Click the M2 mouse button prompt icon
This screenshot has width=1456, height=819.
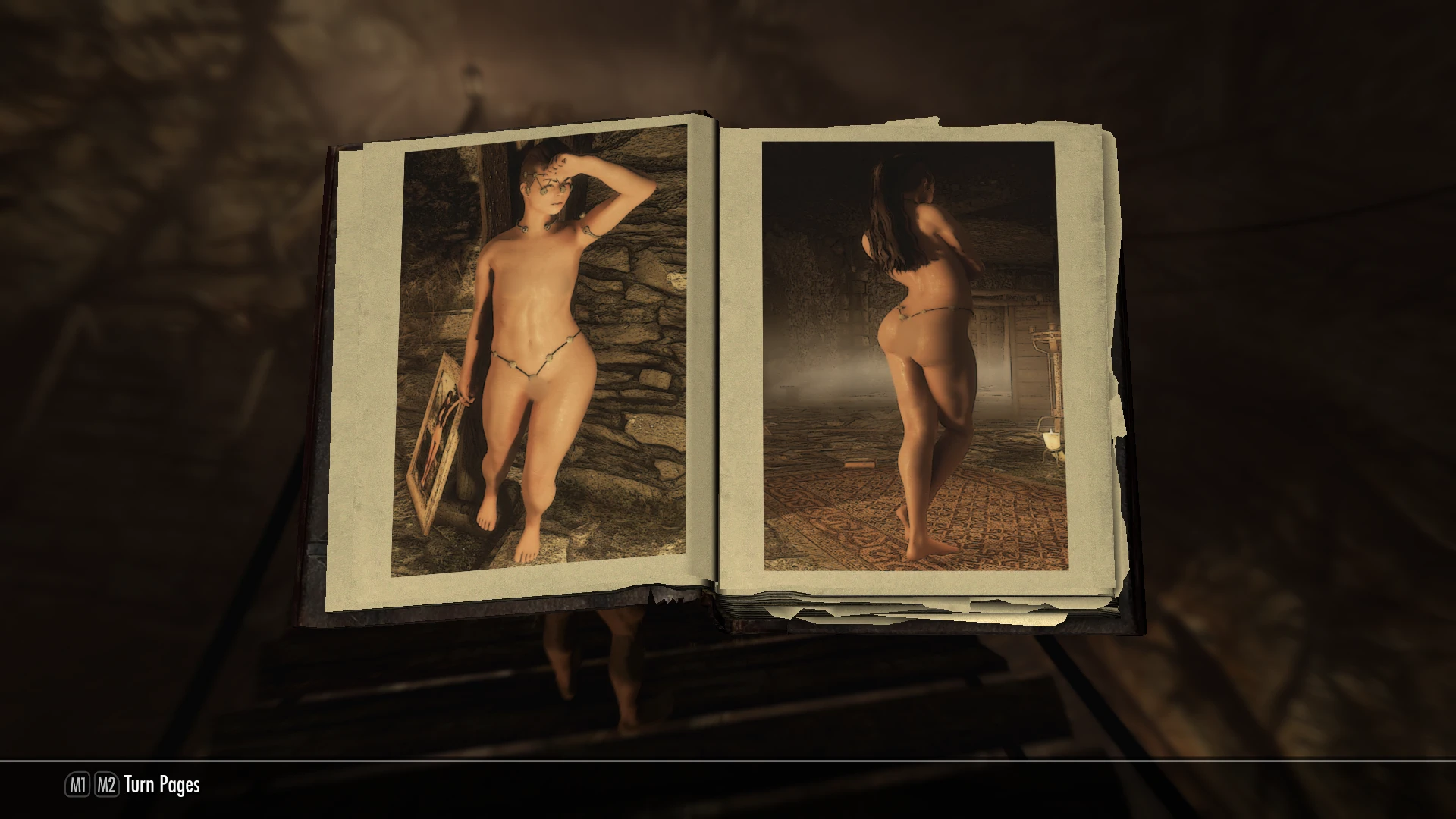pos(106,785)
